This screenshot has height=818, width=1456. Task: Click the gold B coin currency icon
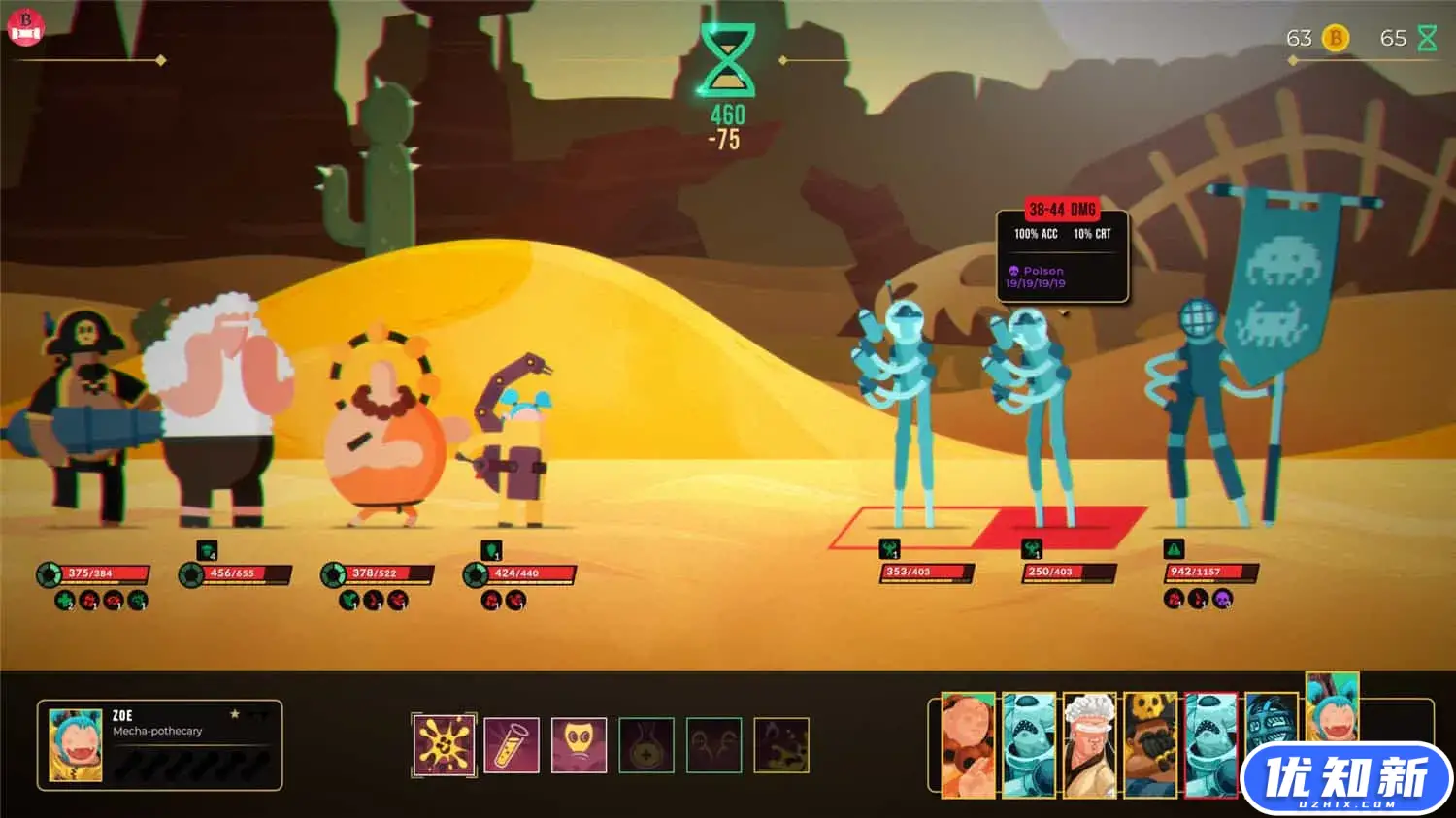pos(1336,38)
